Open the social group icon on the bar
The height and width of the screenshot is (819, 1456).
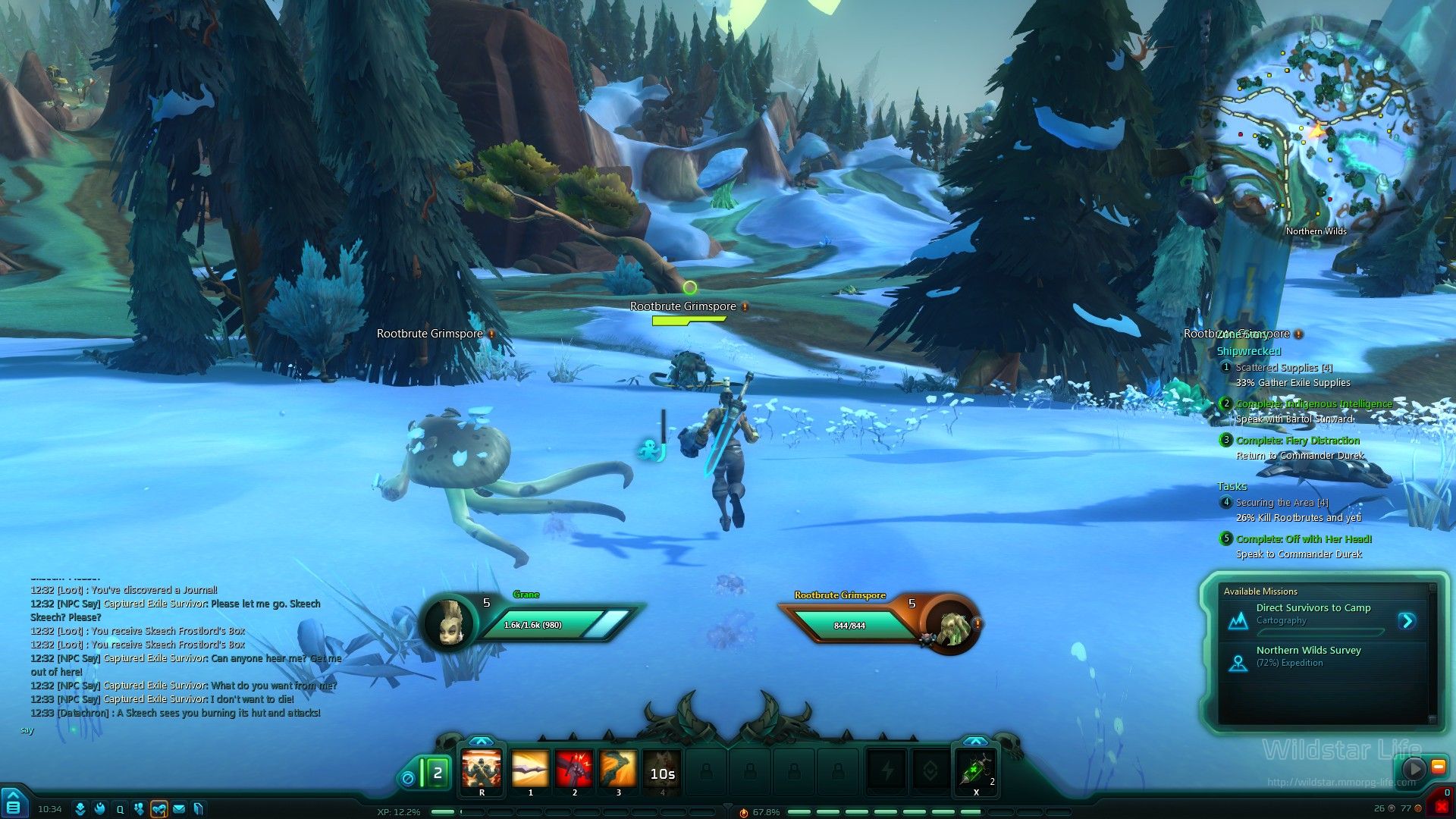point(139,809)
